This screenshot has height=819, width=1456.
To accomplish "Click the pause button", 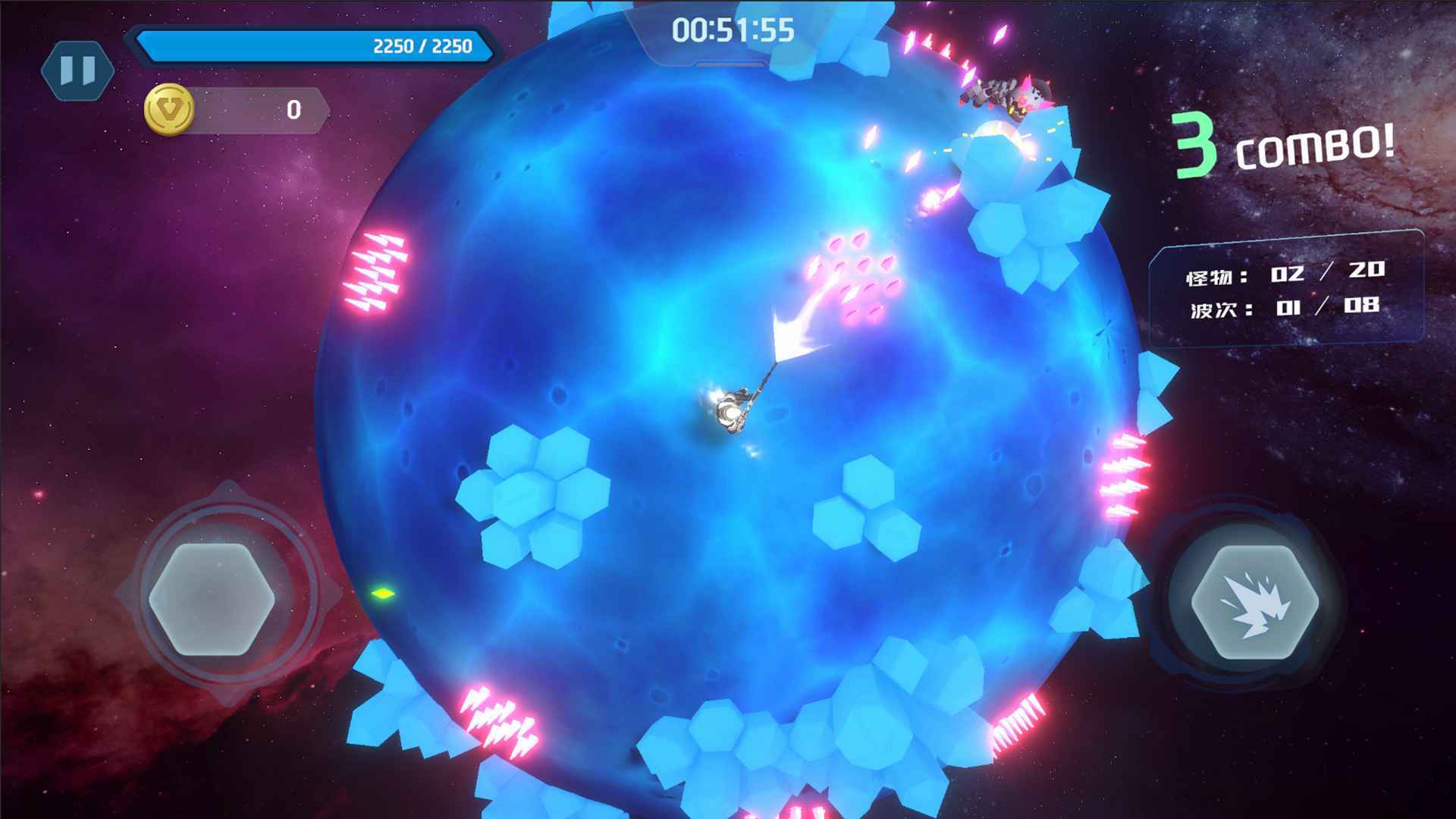I will 76,71.
